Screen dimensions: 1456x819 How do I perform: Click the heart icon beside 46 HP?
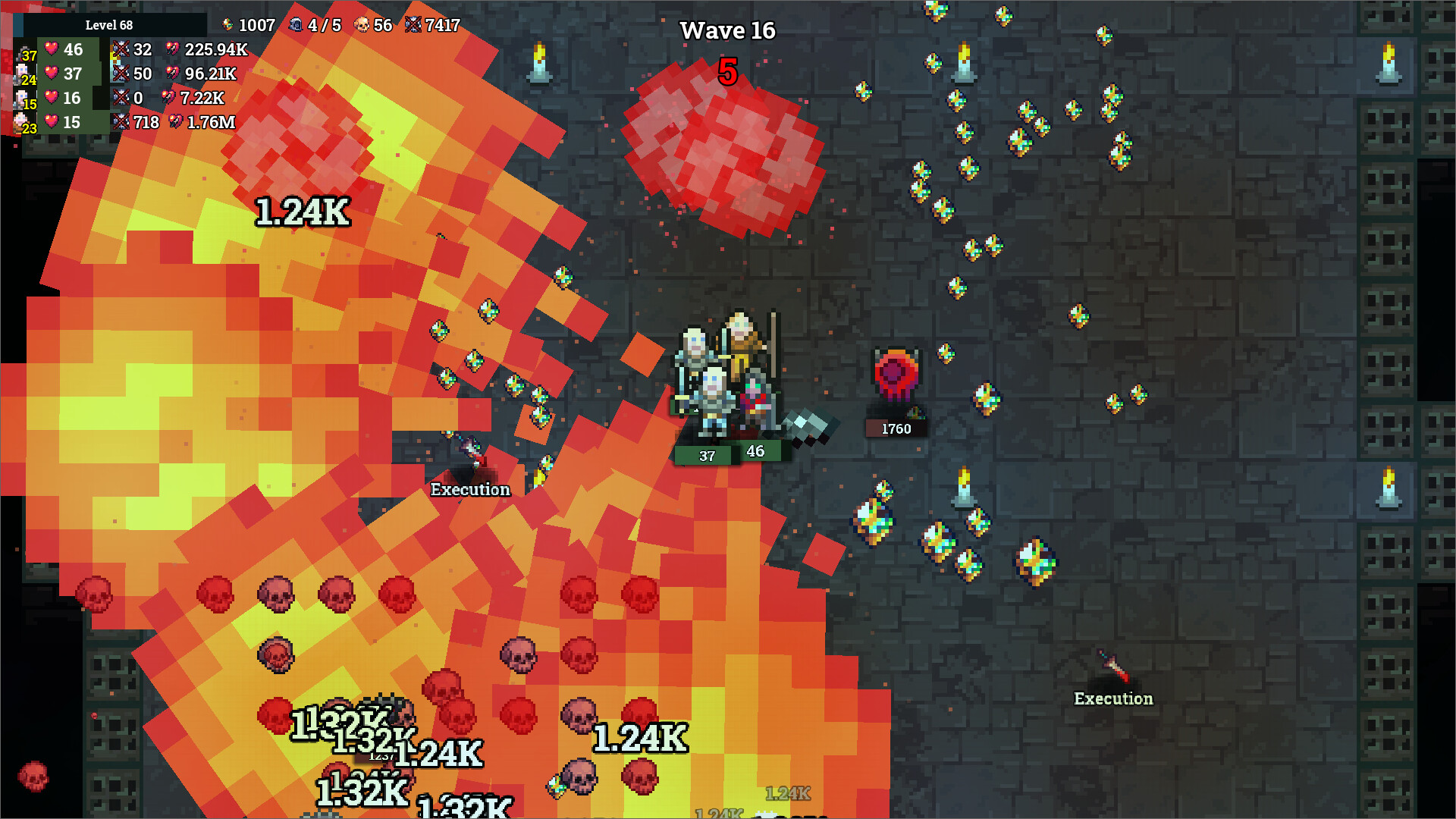click(x=52, y=49)
